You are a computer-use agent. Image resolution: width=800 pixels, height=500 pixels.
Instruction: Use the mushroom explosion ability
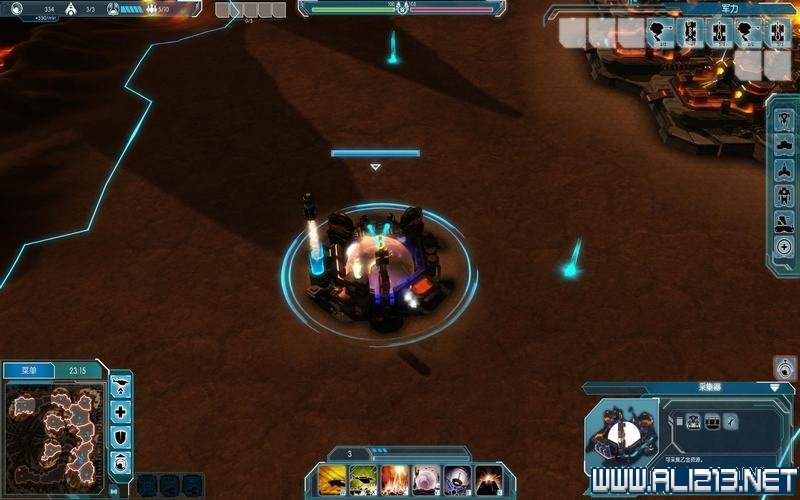tap(396, 480)
